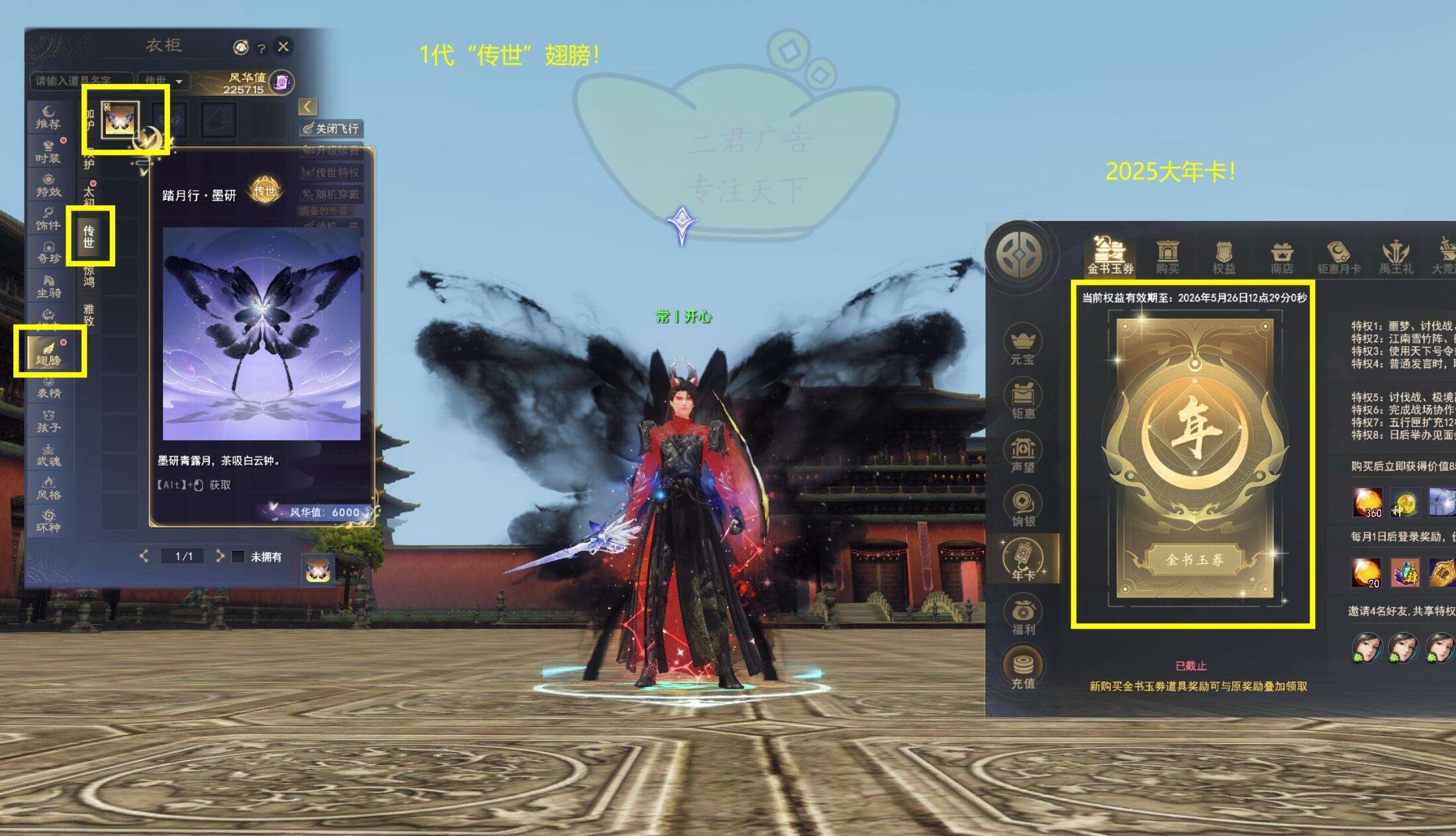Close the 衣柜 wardrobe panel
The image size is (1456, 836).
[283, 46]
